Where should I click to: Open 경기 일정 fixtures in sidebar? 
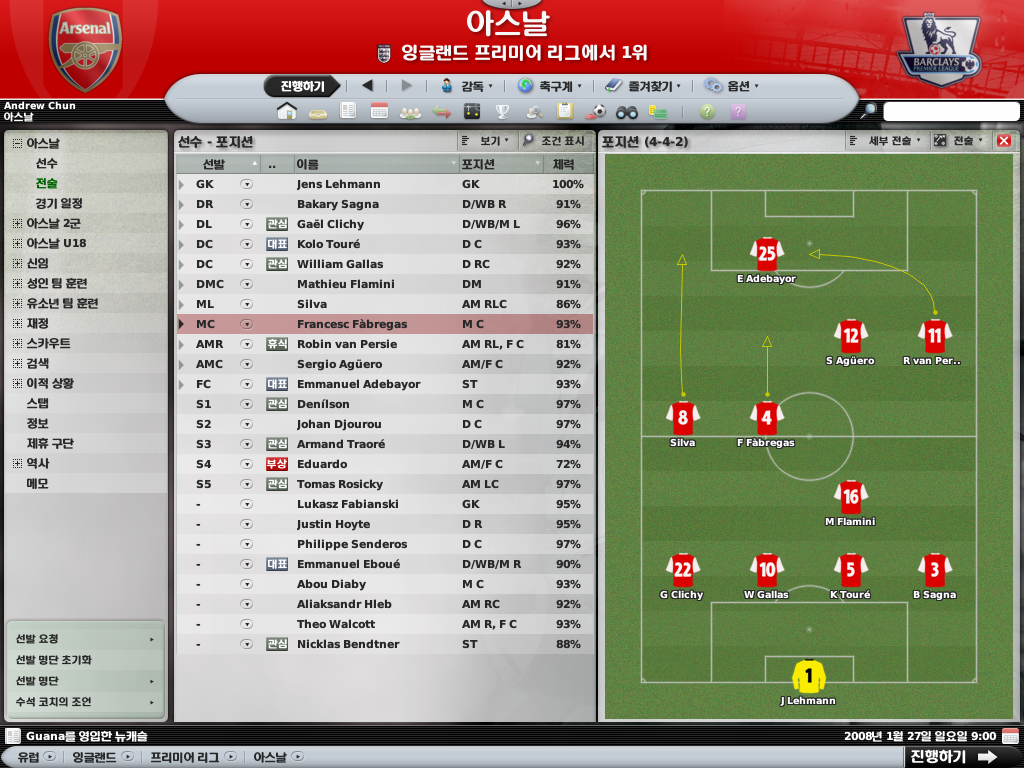(x=59, y=203)
